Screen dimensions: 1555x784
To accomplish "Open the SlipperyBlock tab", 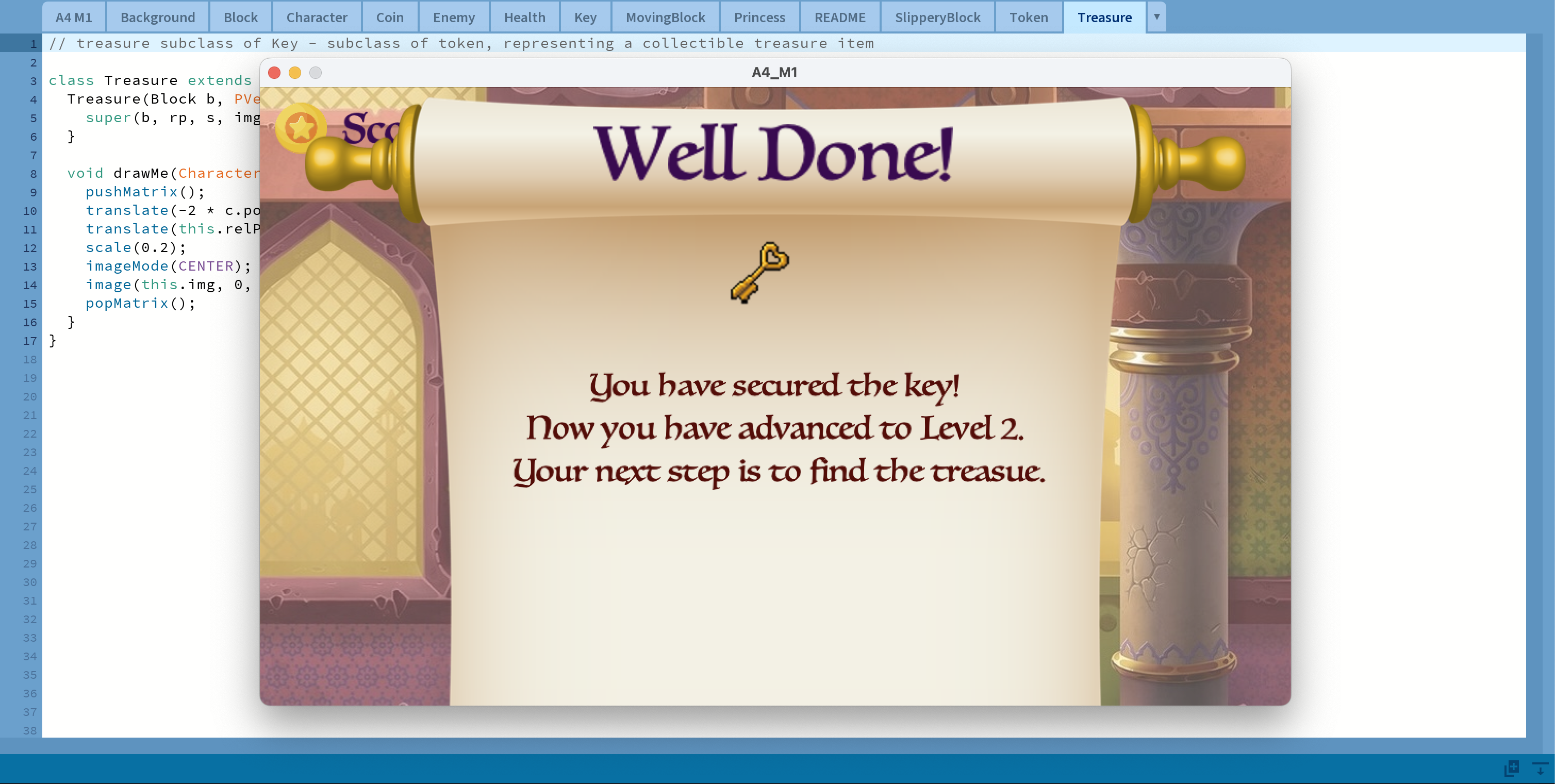I will tap(937, 17).
